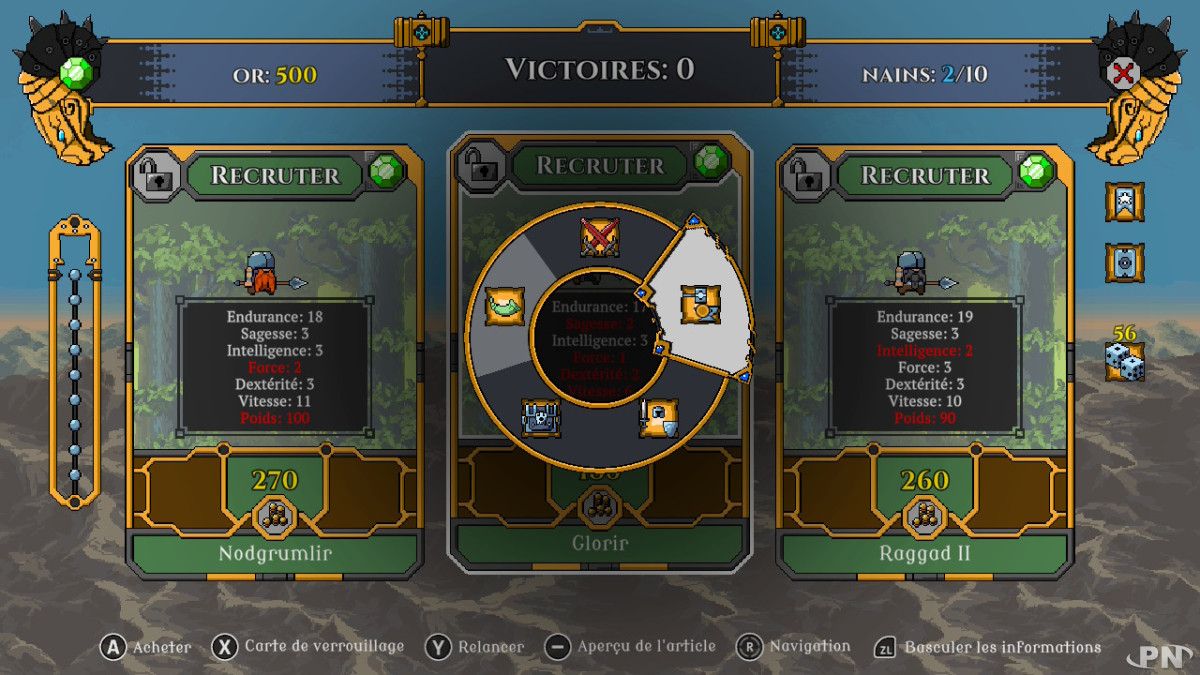Open the star banner card icon
Screen dimensions: 1200x675
click(x=1124, y=202)
